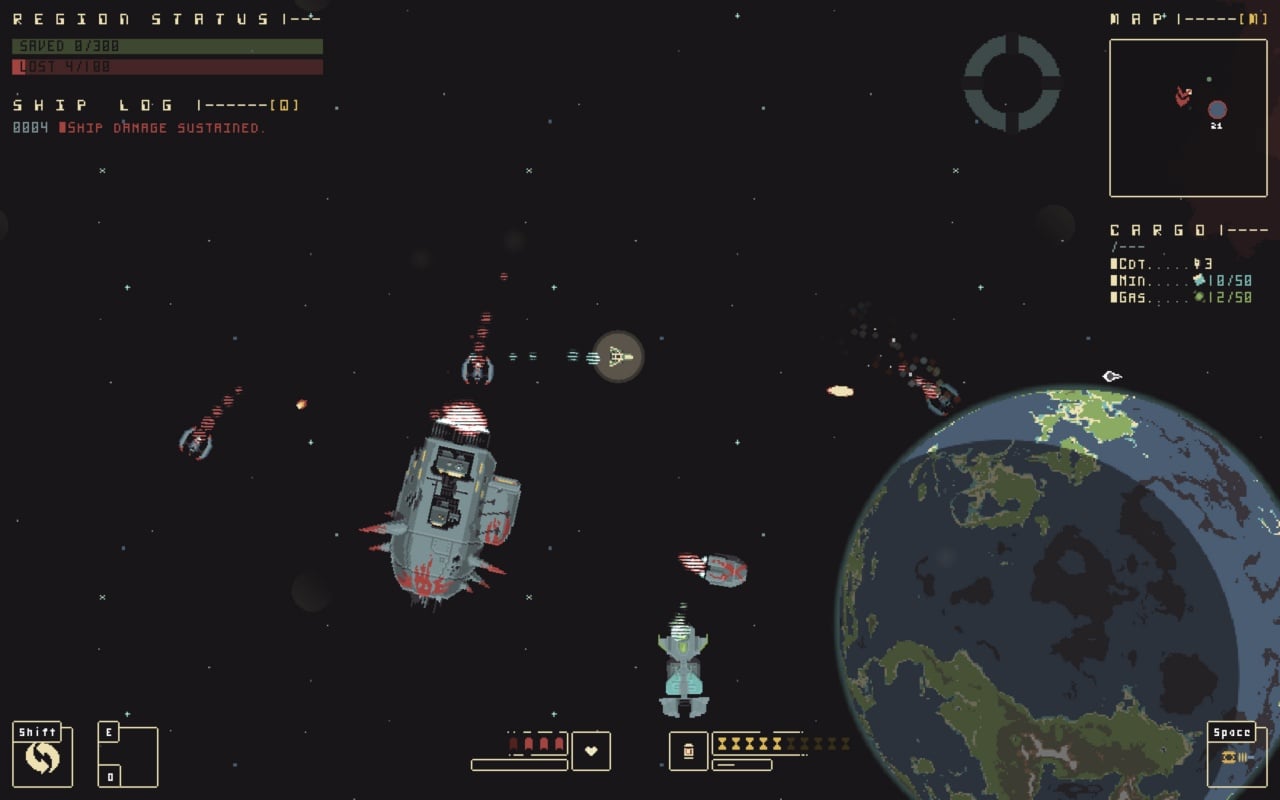Click the heart hull icon
Screen dimensions: 1280x800
point(591,751)
